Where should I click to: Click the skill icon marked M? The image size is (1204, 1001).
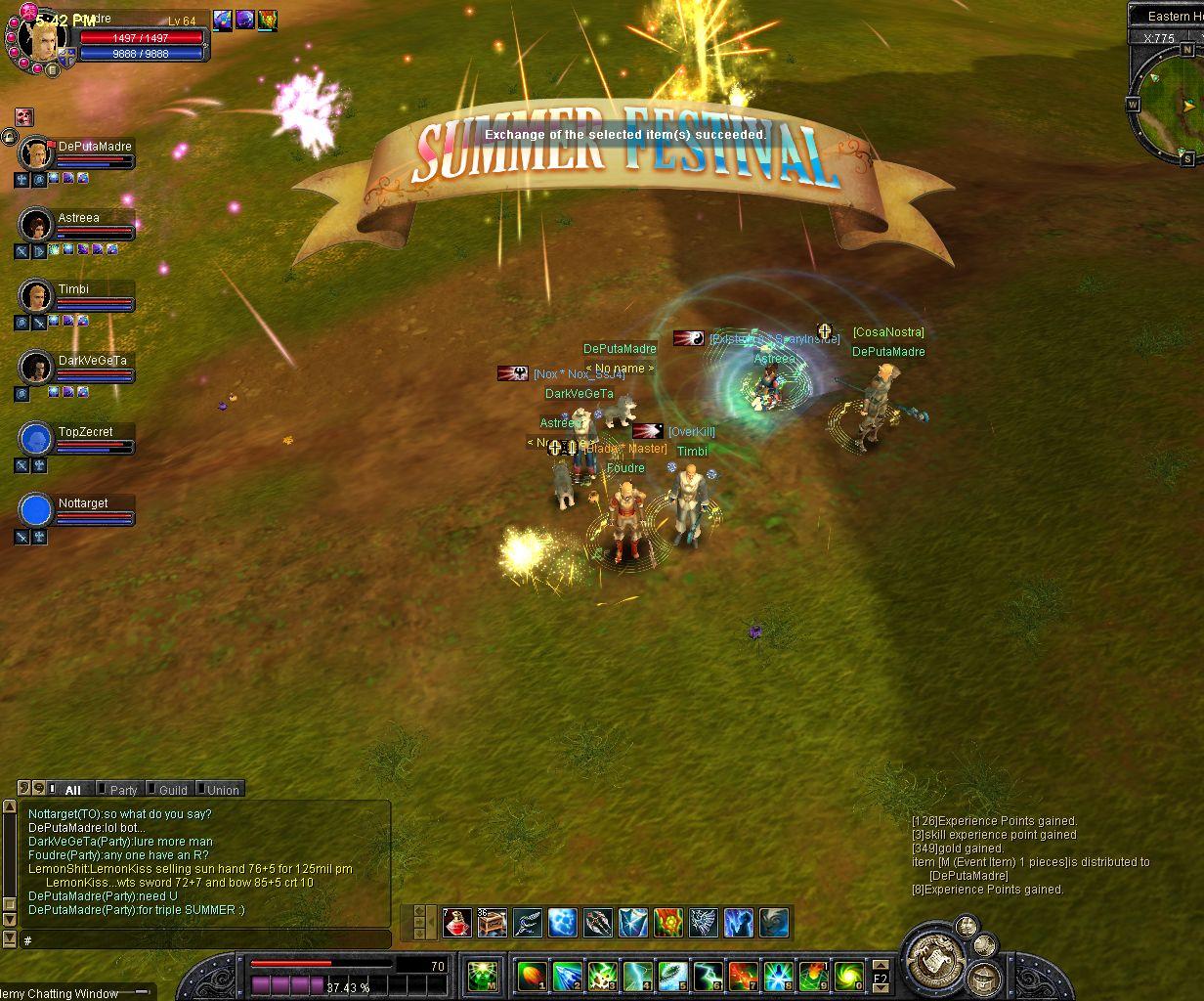pyautogui.click(x=481, y=976)
